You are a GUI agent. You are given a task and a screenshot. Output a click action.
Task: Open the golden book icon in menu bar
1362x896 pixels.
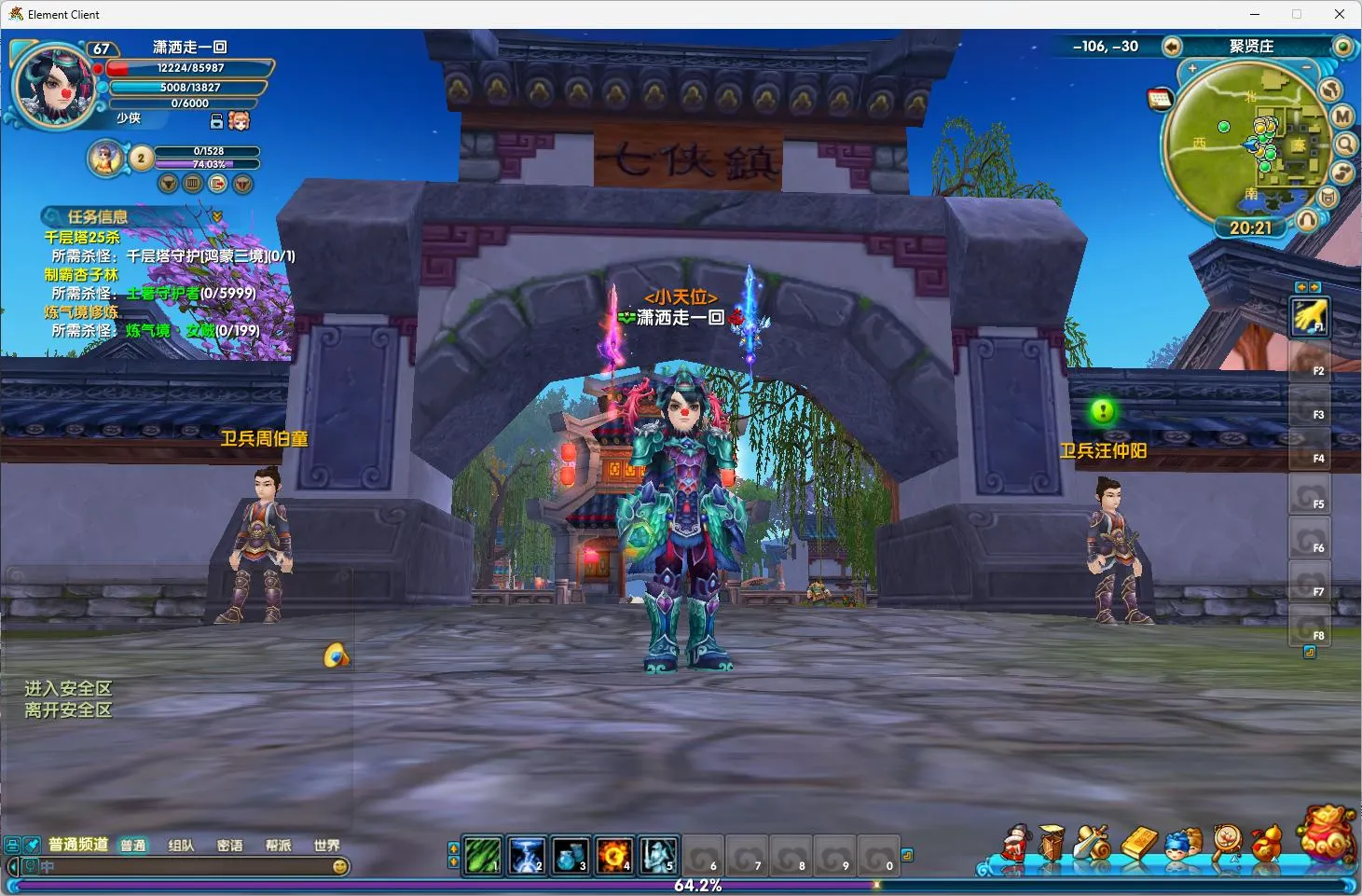click(1138, 842)
